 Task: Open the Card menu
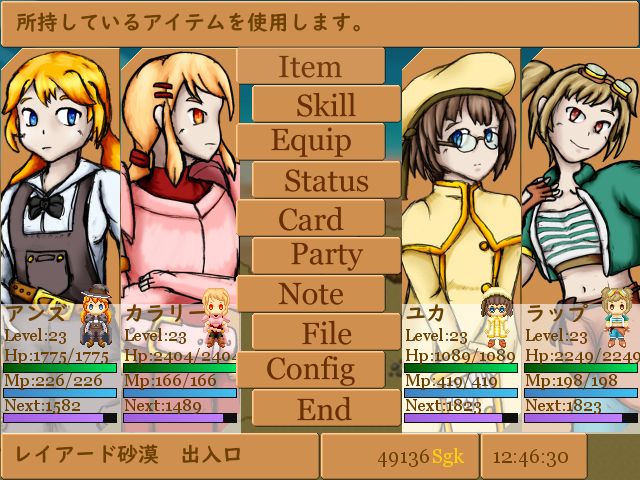310,218
